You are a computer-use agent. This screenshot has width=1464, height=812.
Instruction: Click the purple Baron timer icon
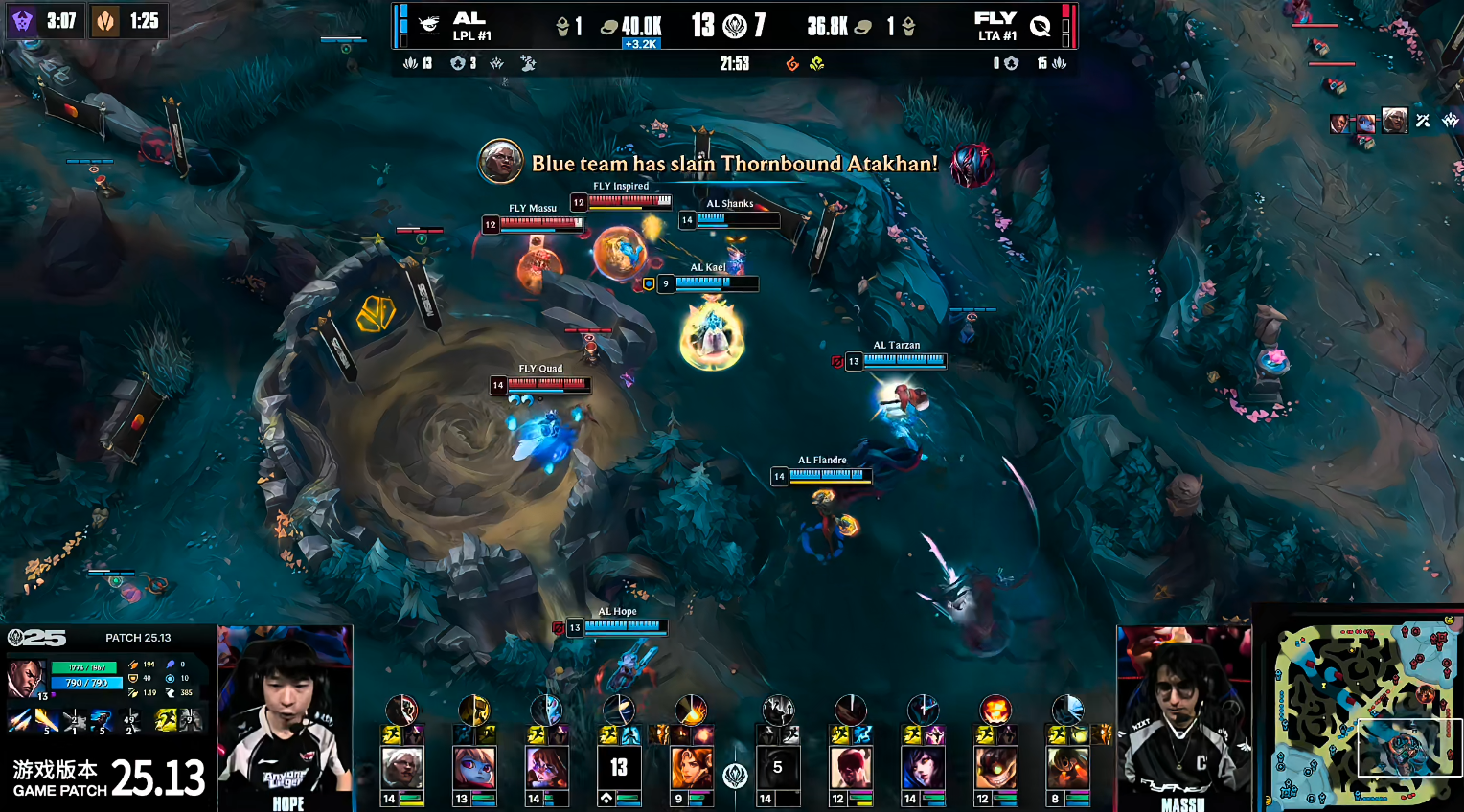[23, 20]
